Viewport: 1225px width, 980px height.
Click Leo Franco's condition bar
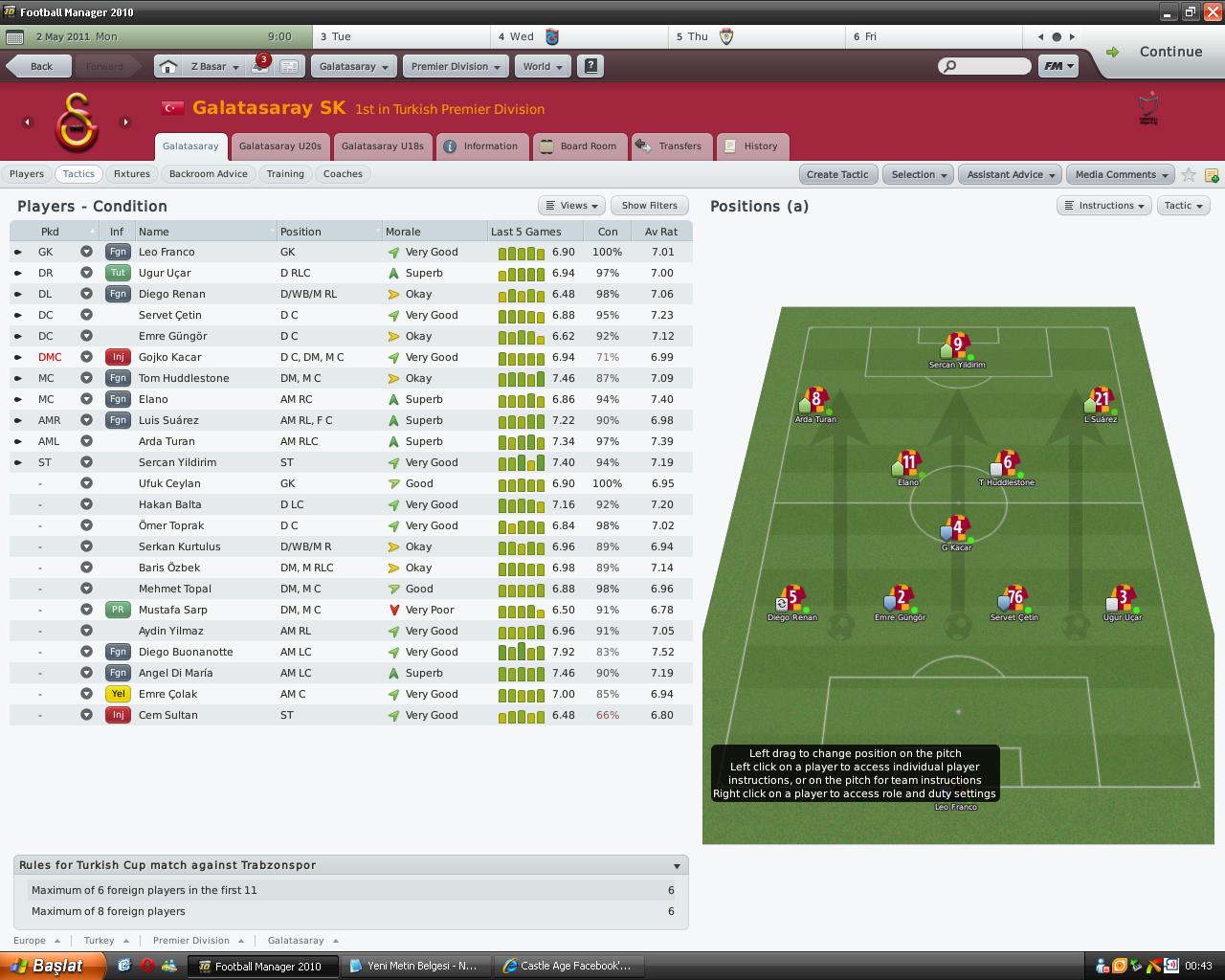[x=607, y=251]
